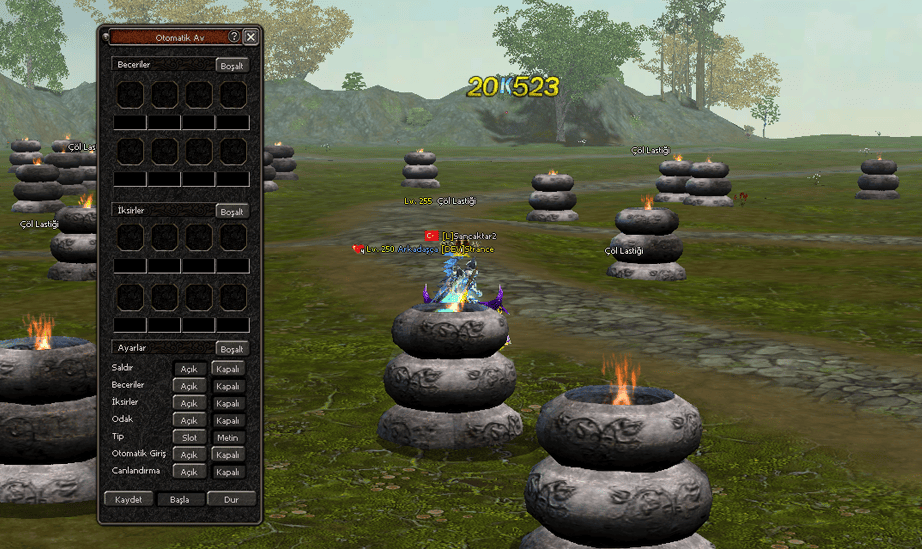Image resolution: width=922 pixels, height=549 pixels.
Task: Stop auto-hunt with the Dur button
Action: point(231,499)
